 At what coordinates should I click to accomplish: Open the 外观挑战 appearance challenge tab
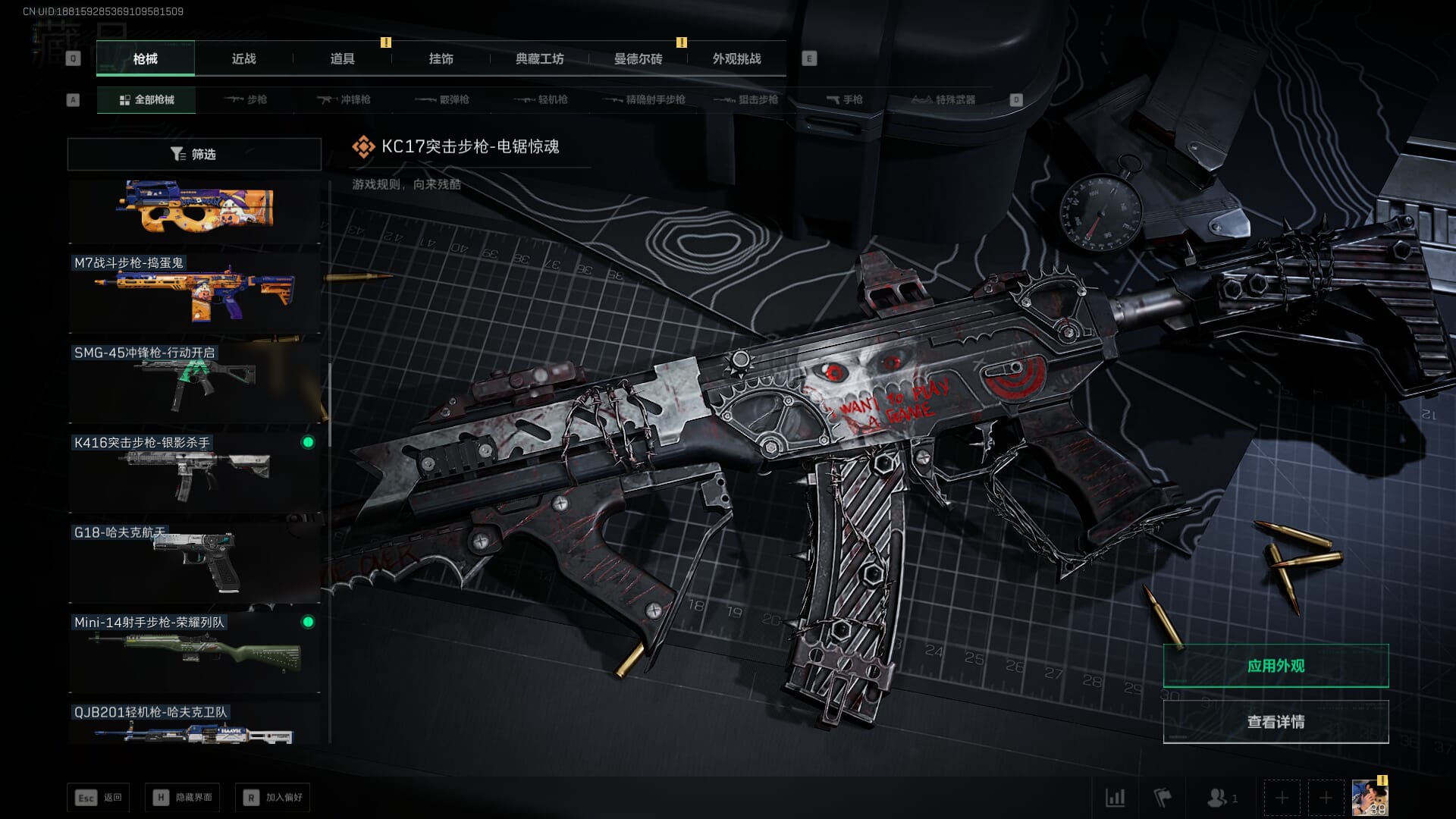(x=736, y=59)
